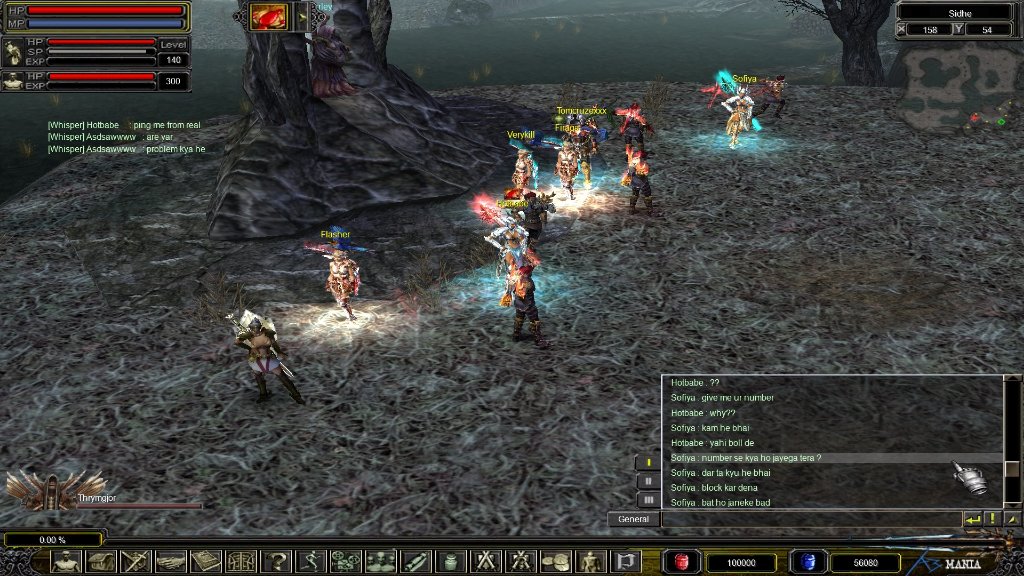Use the blue potion slot
This screenshot has height=576, width=1024.
[x=807, y=562]
